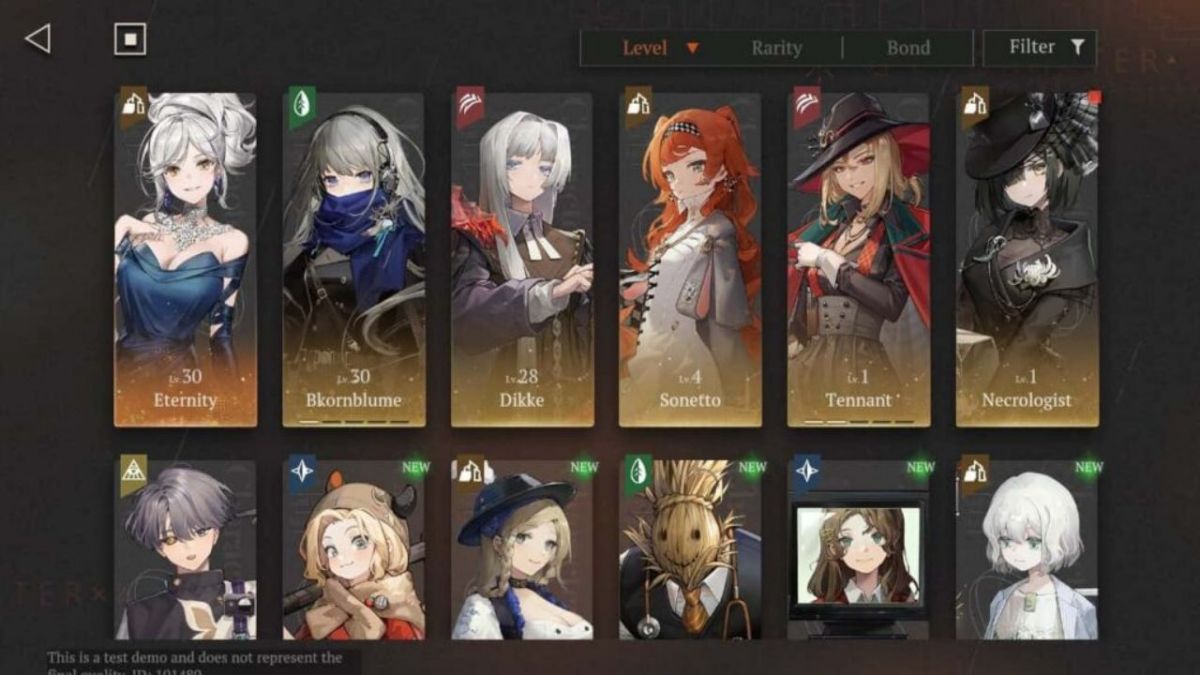
Task: Sort characters by Level
Action: pyautogui.click(x=645, y=48)
